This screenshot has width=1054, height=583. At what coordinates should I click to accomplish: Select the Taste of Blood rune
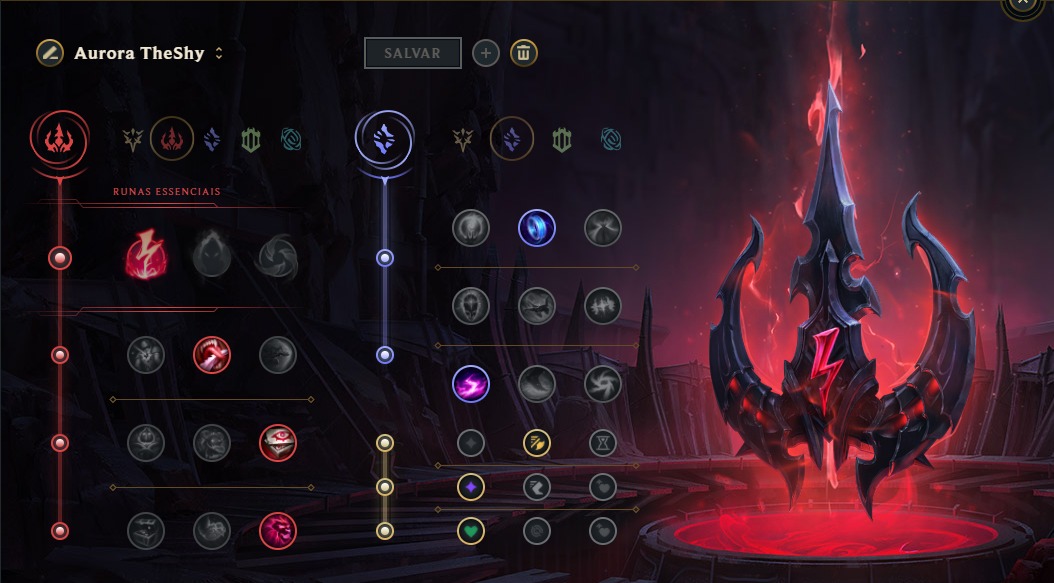pos(211,353)
